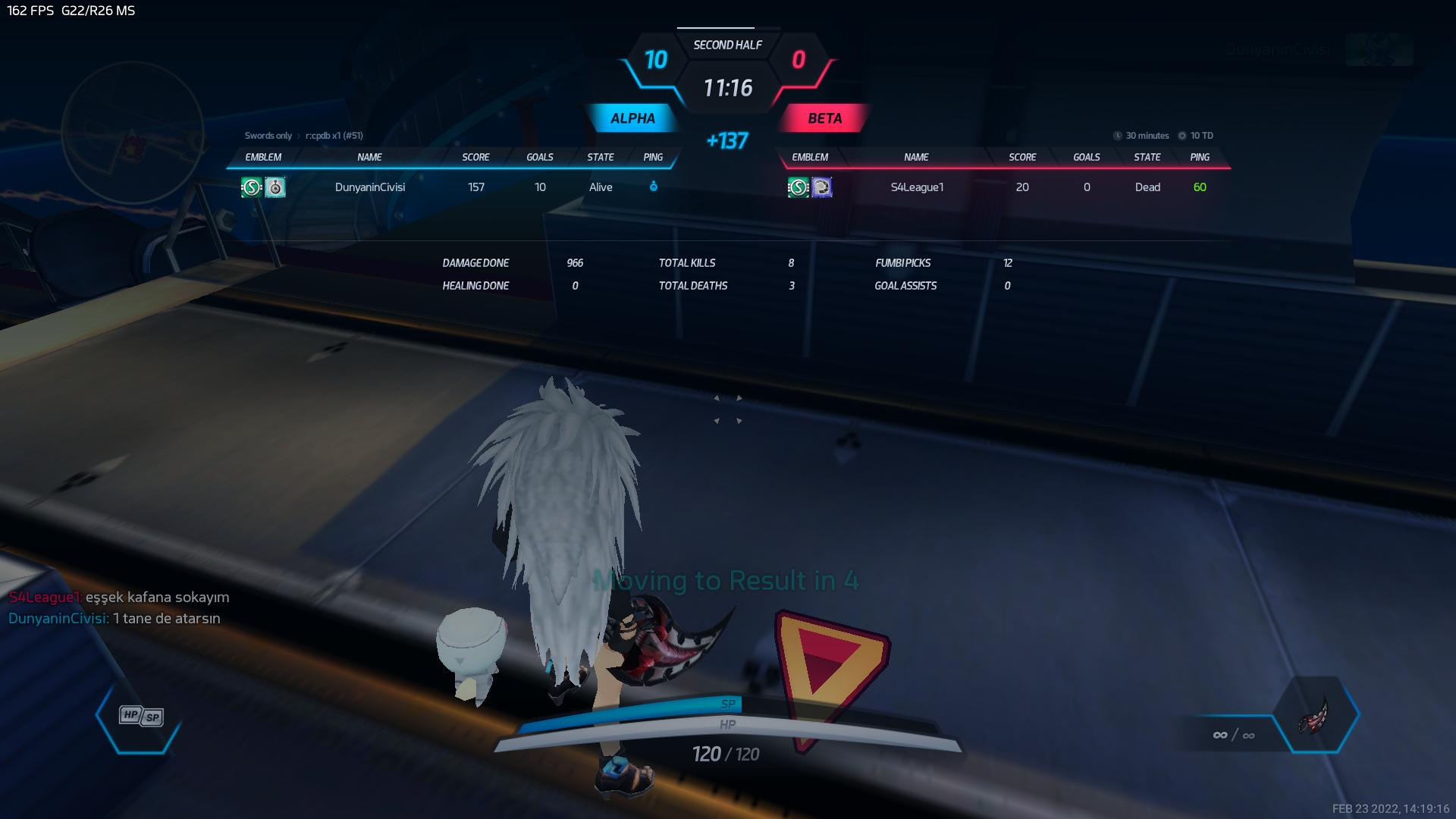Click the BETA team banner
1456x819 pixels.
[824, 118]
